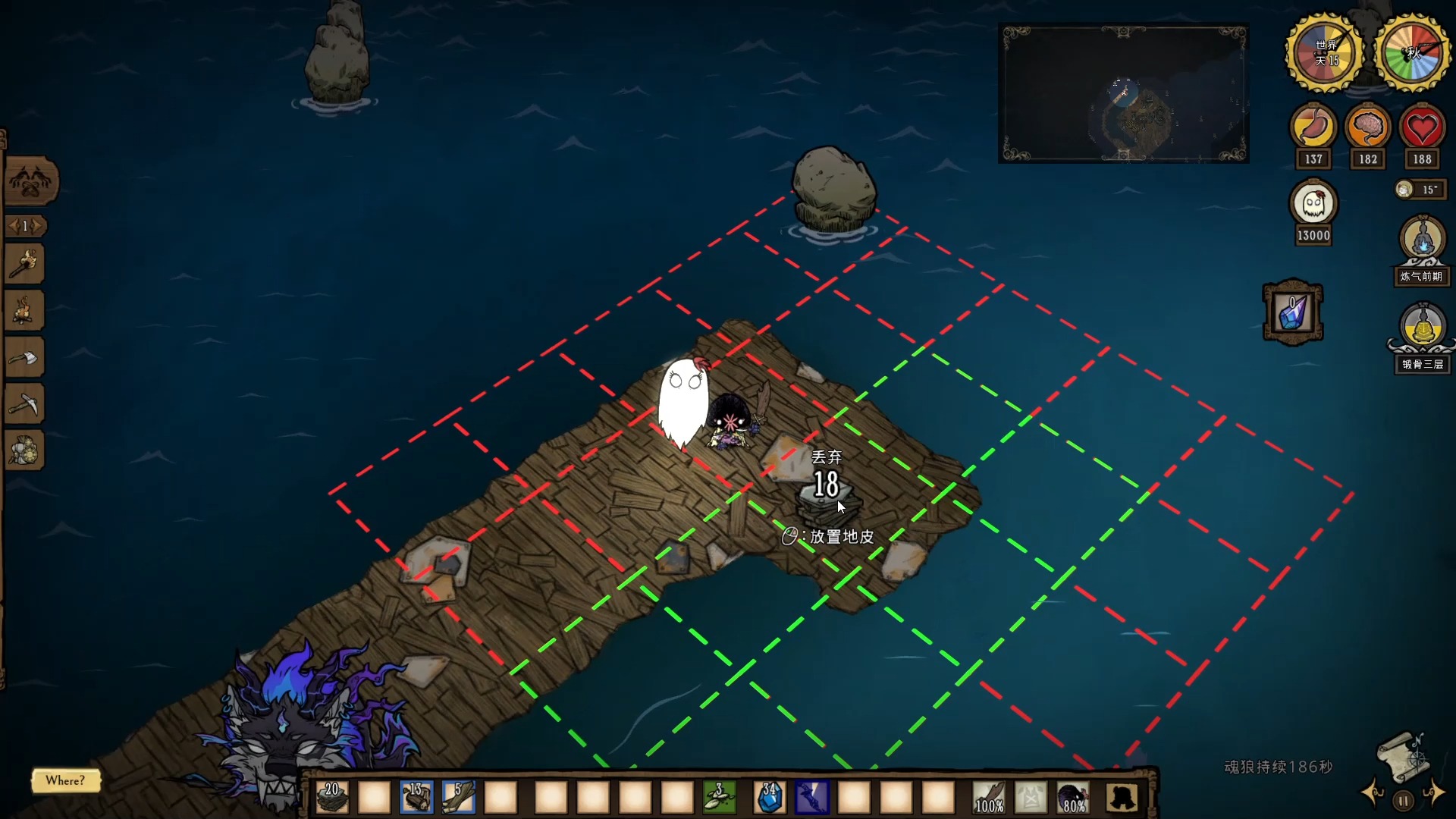Open the minimap
The width and height of the screenshot is (1456, 819).
1123,94
